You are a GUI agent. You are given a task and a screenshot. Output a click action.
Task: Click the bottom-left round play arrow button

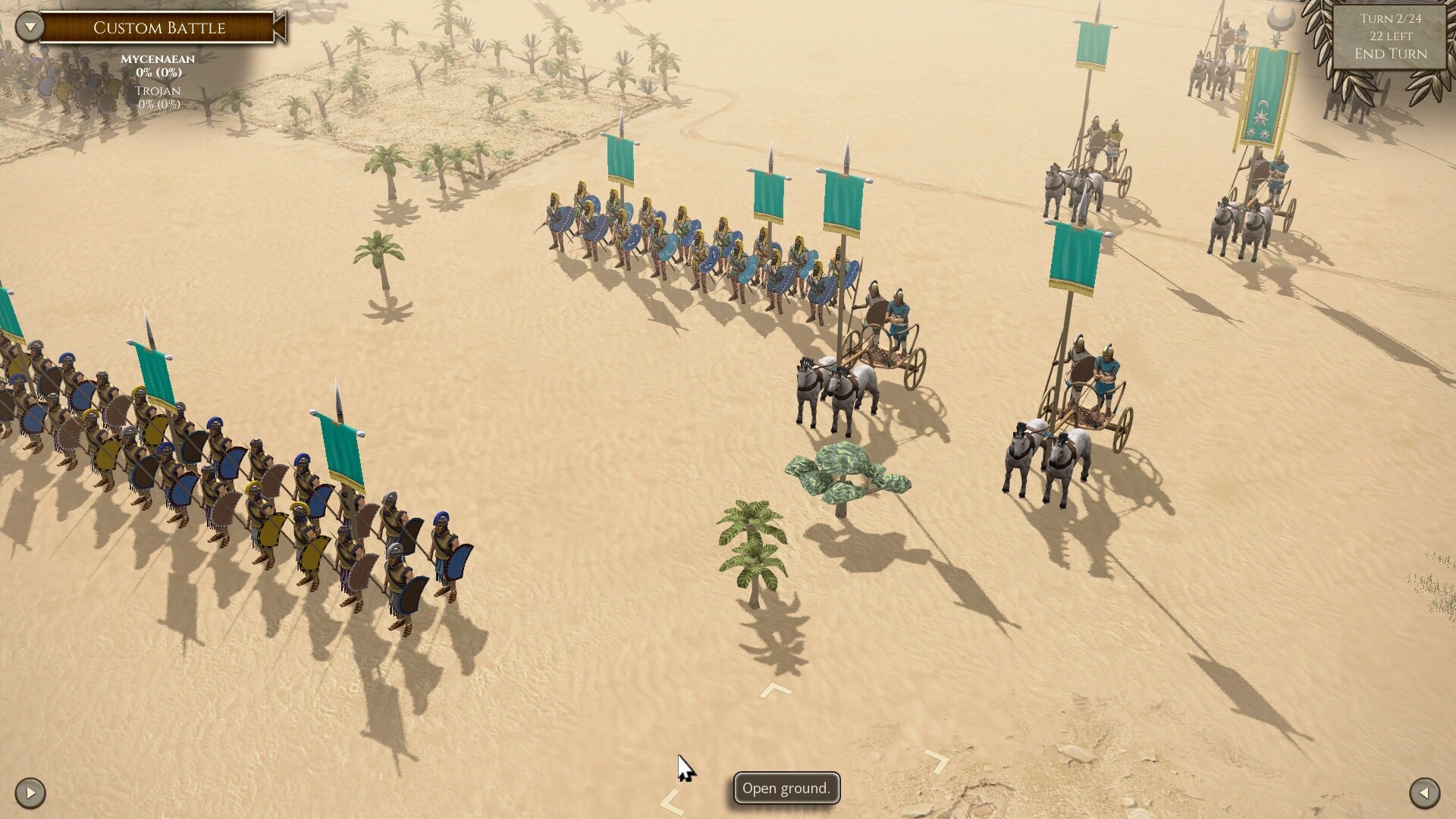click(30, 793)
